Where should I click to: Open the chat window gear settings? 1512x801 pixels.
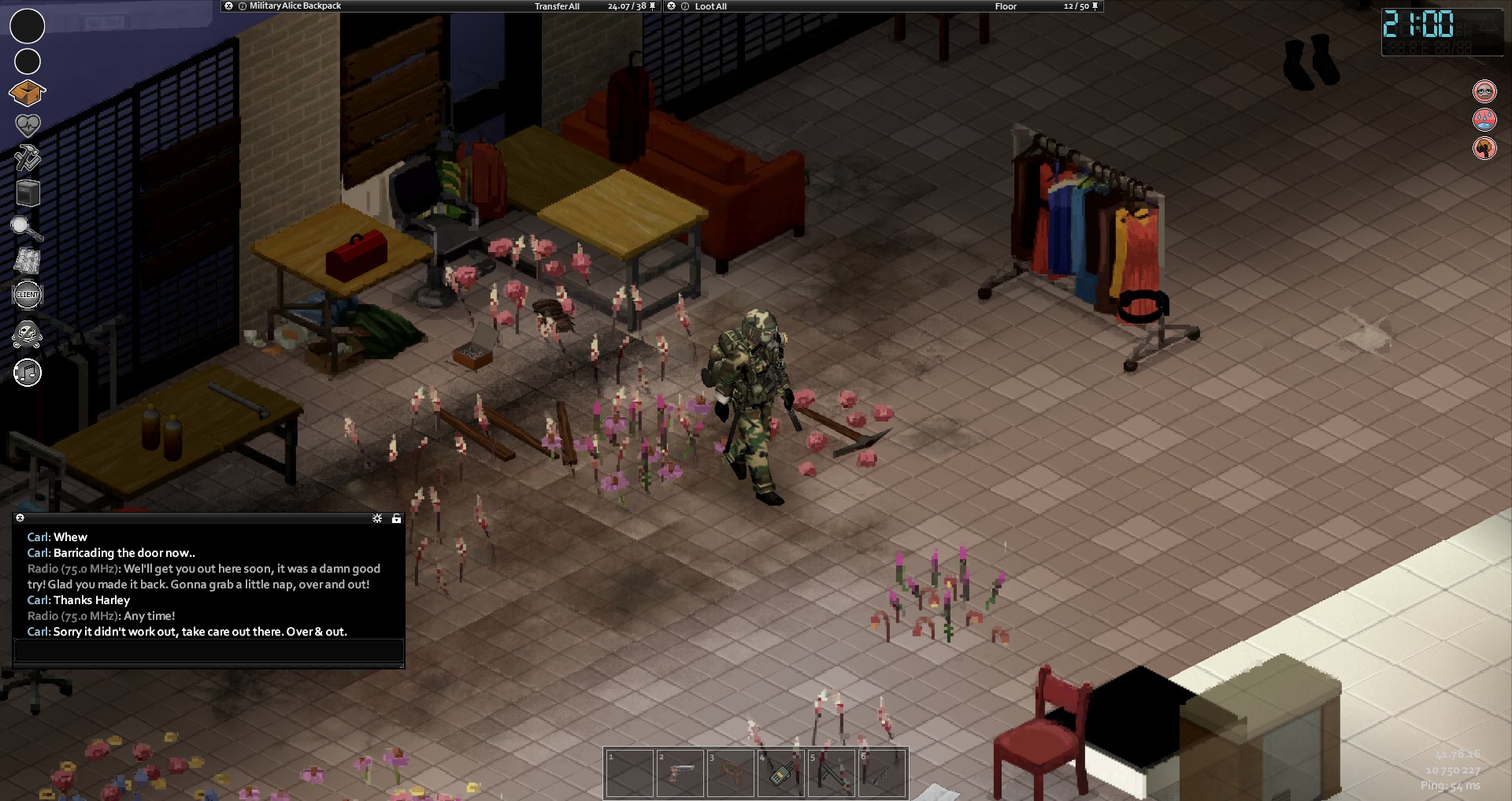[x=377, y=518]
